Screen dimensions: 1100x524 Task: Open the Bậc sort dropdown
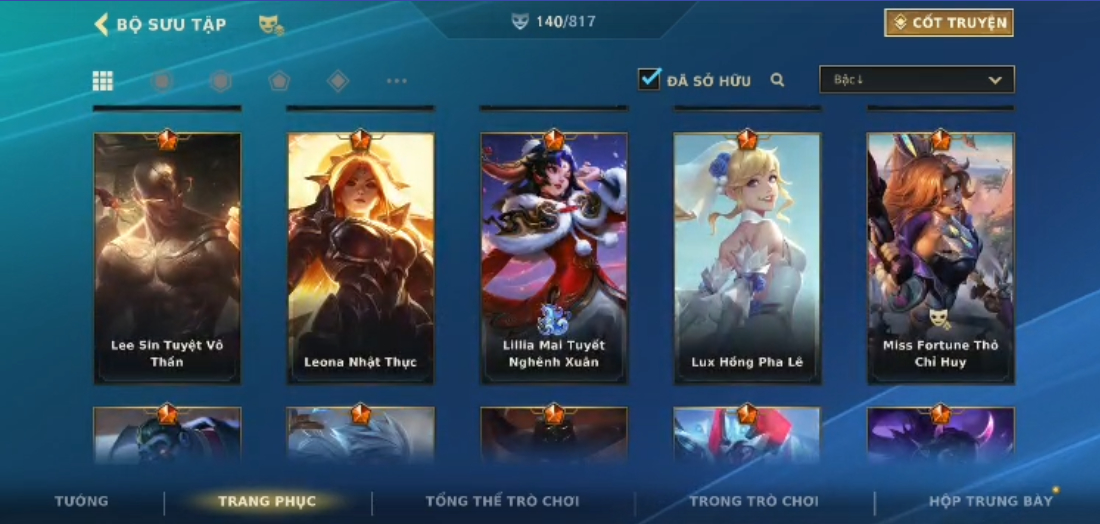[916, 80]
